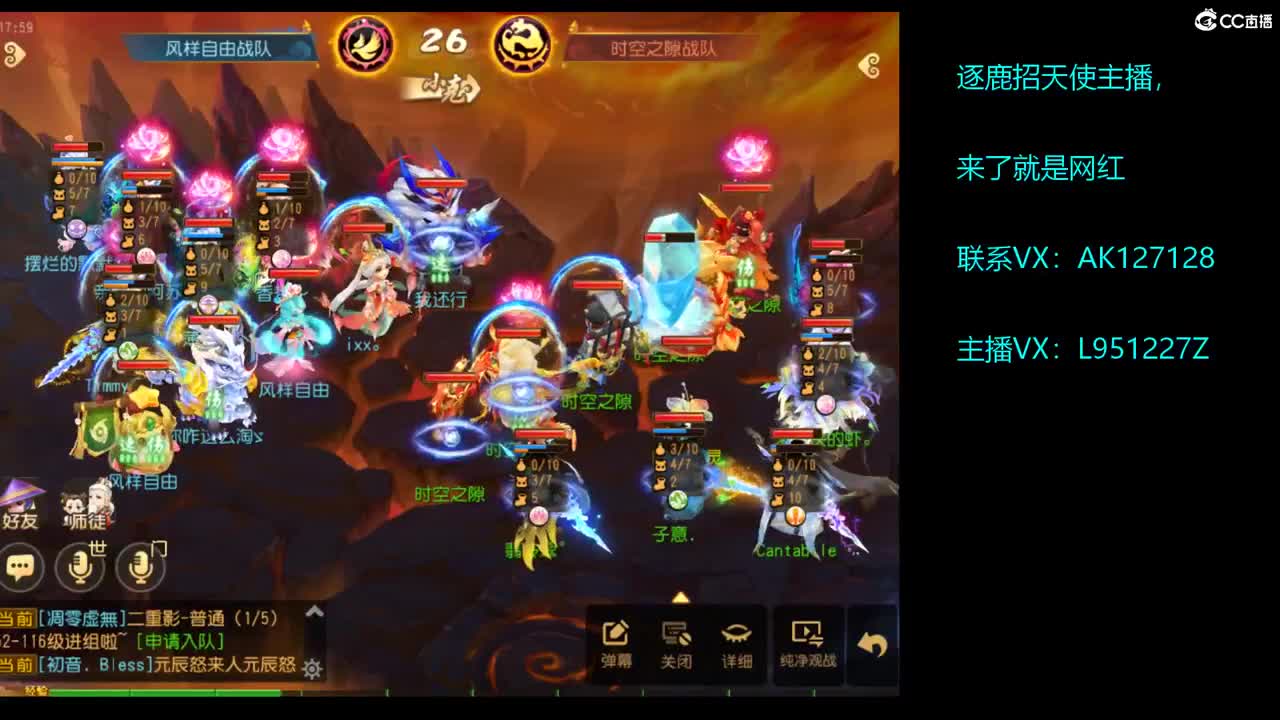Image resolution: width=1280 pixels, height=720 pixels.
Task: Select the chat bubble icon
Action: tap(20, 568)
